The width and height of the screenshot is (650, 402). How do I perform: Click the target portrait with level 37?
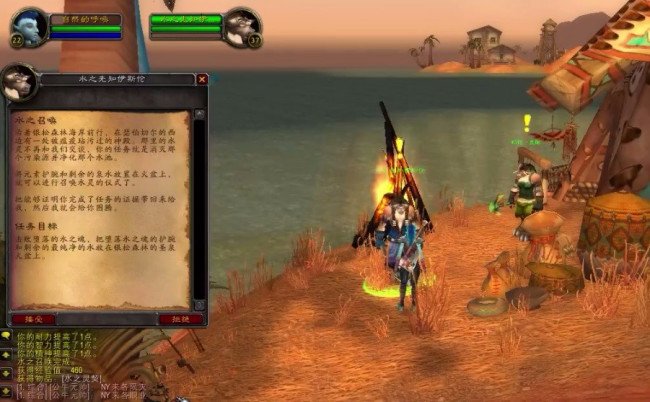[240, 25]
